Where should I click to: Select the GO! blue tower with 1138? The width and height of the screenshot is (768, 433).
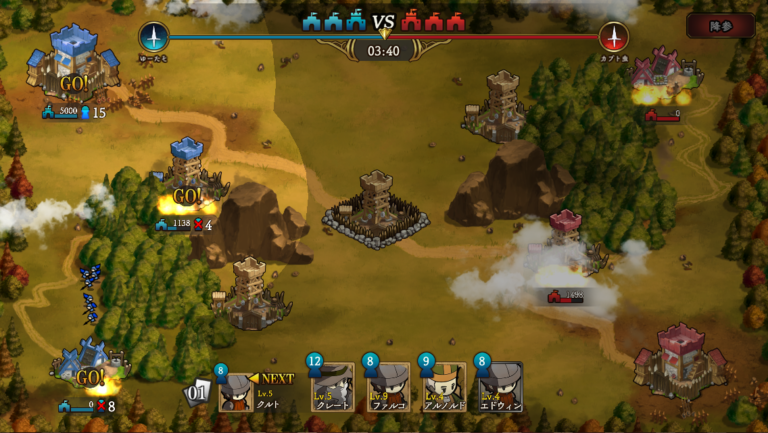click(x=186, y=178)
